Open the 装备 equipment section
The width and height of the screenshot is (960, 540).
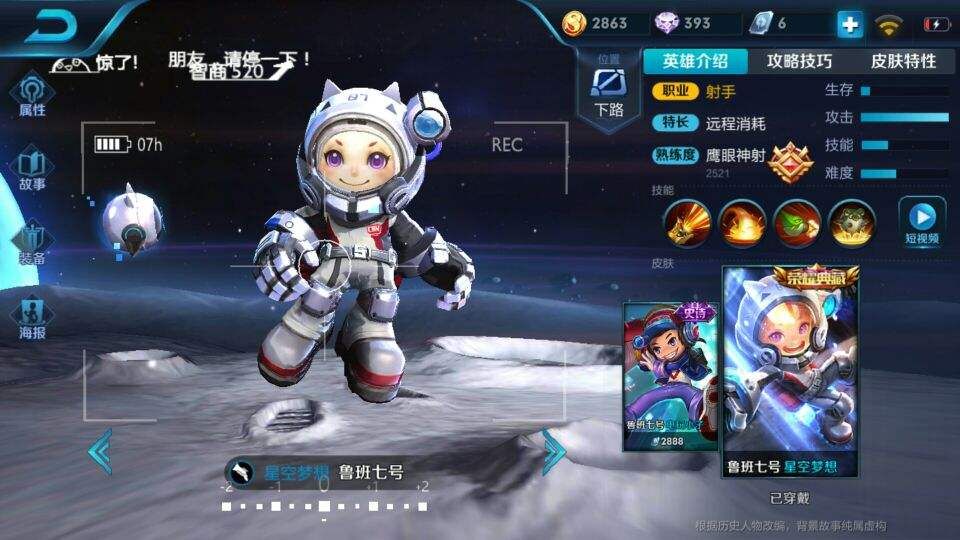click(x=32, y=243)
